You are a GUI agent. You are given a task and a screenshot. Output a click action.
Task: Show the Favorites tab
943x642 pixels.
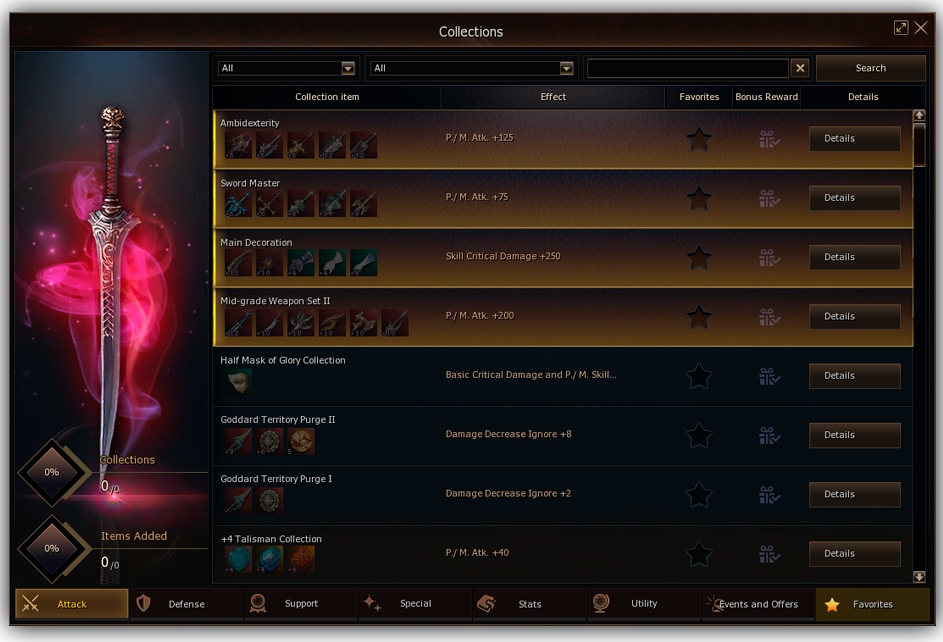click(x=872, y=604)
